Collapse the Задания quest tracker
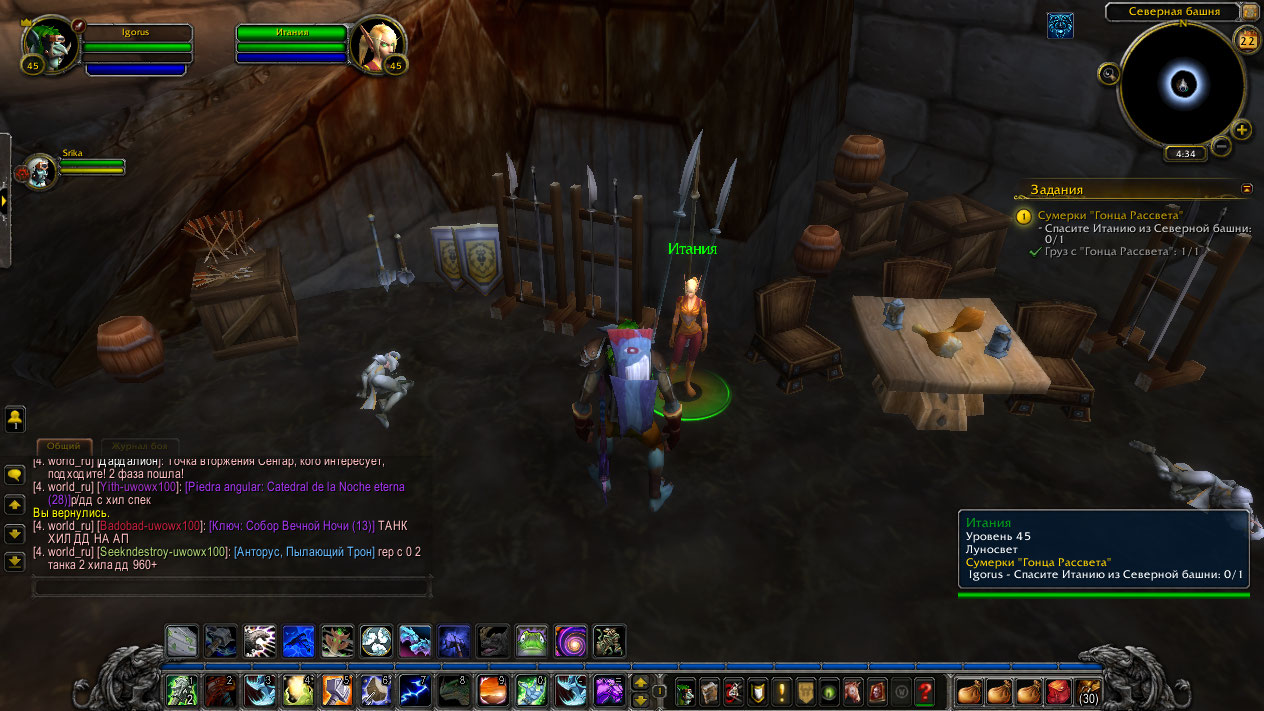Viewport: 1264px width, 711px height. point(1247,188)
